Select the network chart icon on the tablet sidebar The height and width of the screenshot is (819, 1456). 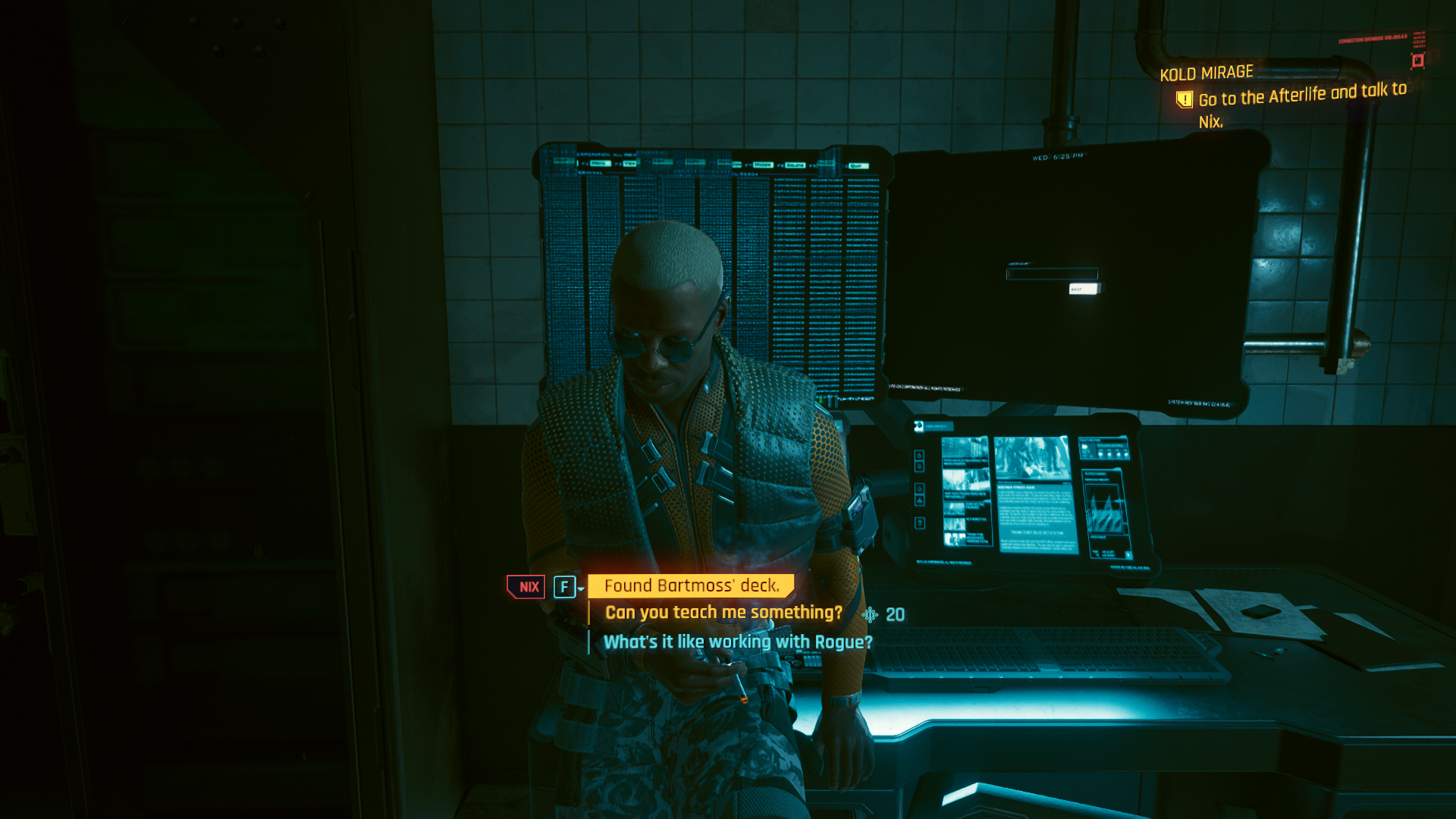pos(918,501)
